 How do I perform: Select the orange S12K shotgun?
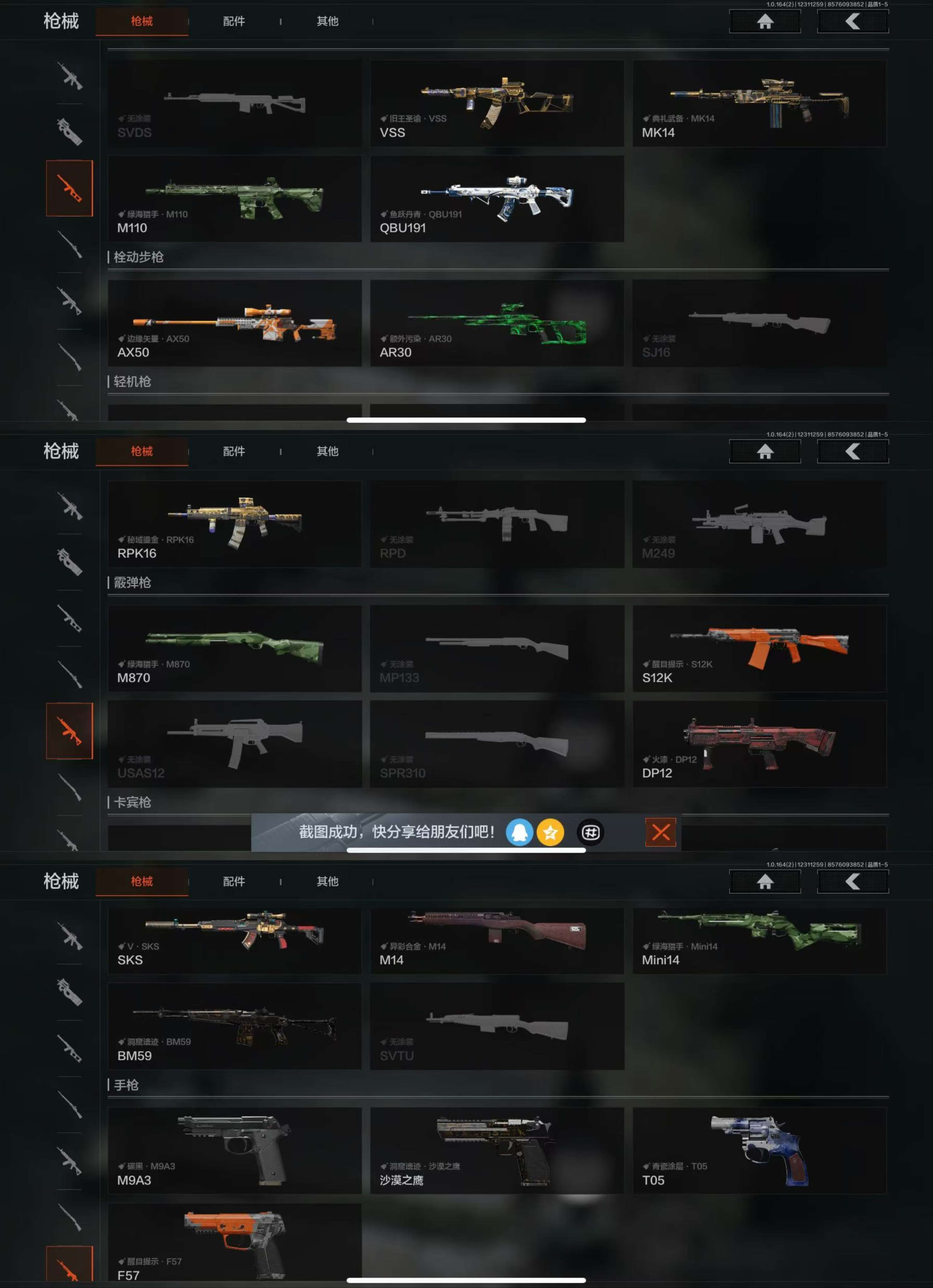[759, 649]
